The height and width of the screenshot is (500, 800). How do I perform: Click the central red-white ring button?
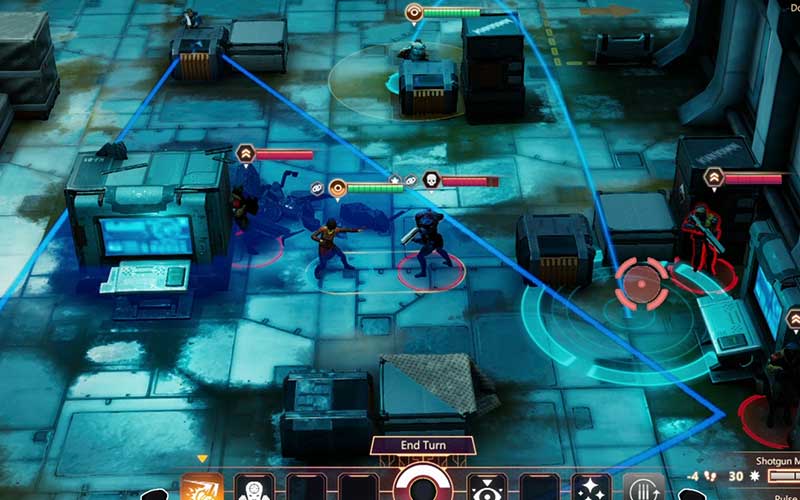[422, 486]
